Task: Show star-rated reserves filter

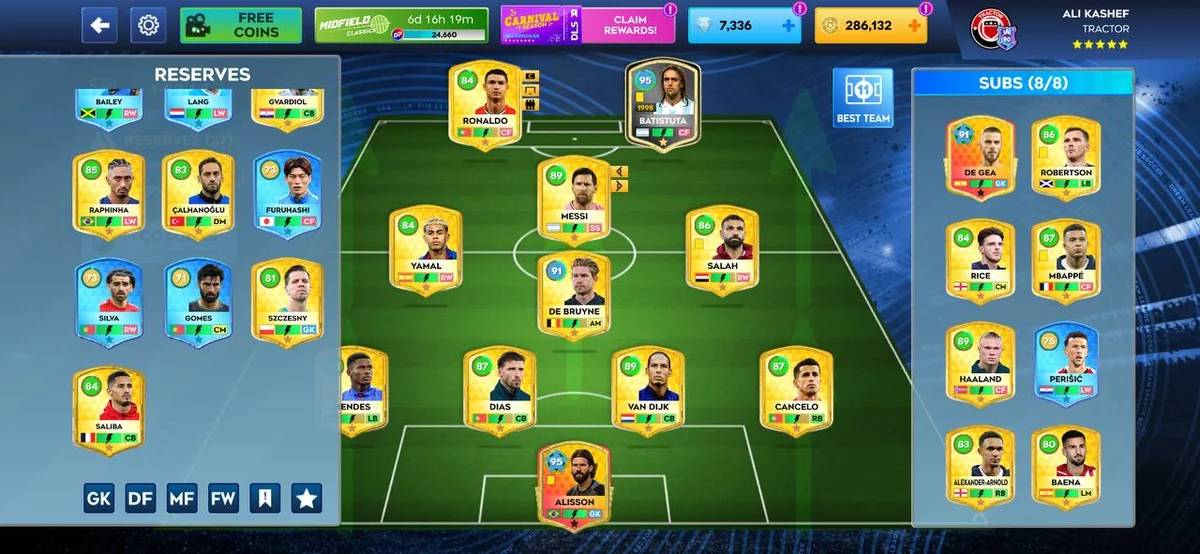Action: pos(306,497)
